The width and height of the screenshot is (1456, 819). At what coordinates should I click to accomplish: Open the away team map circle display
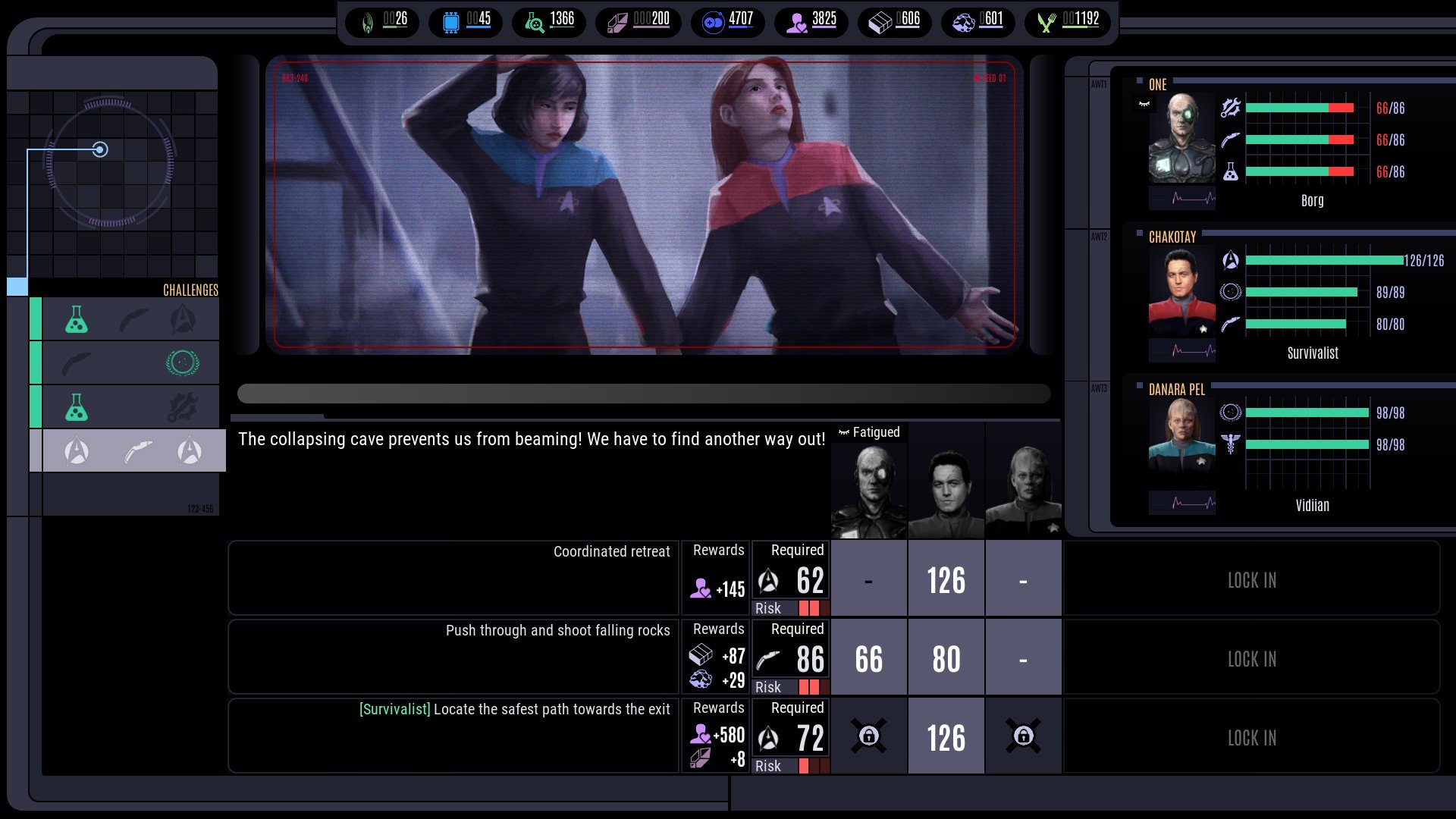click(111, 163)
